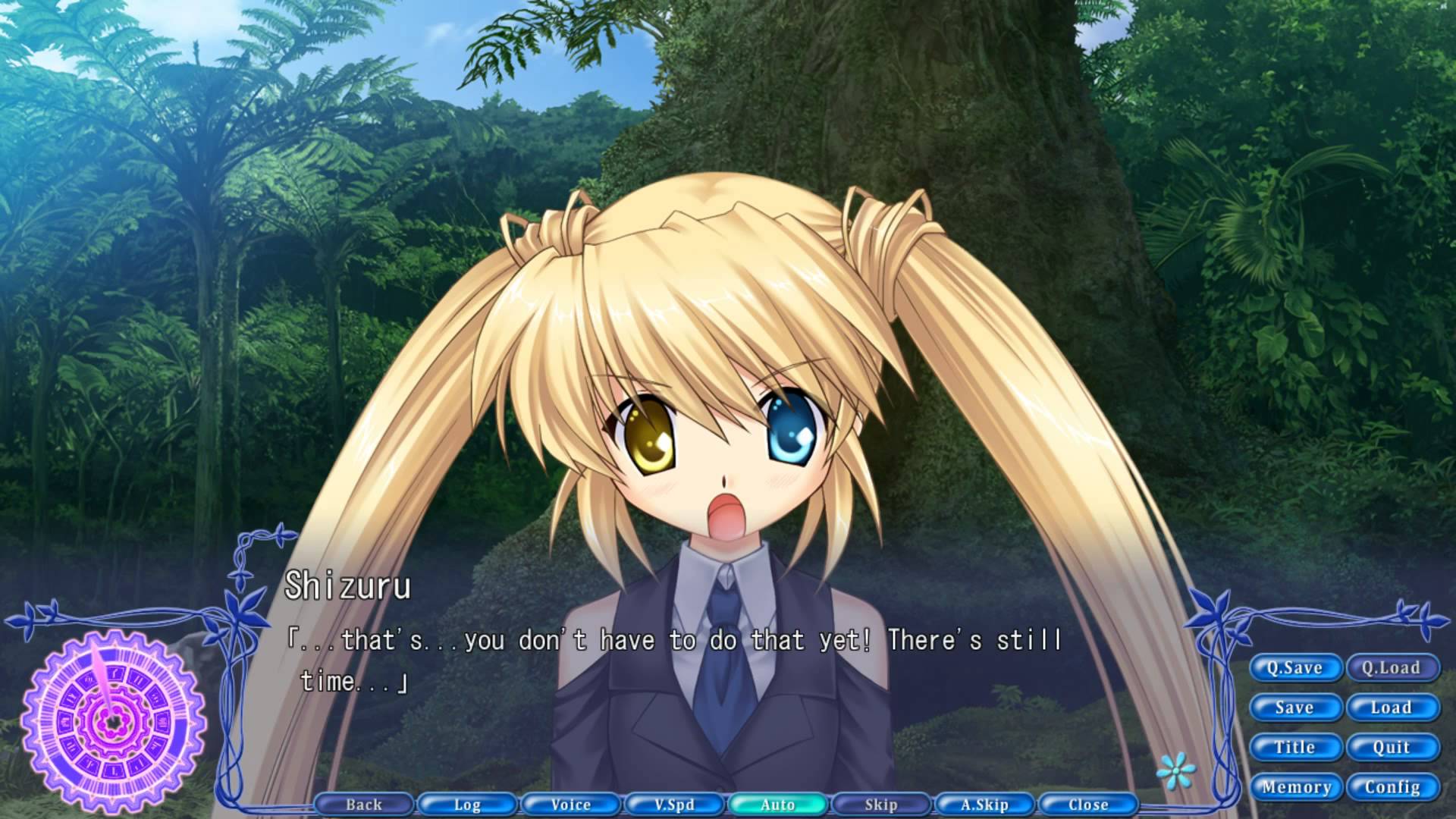1456x819 pixels.
Task: Turn on A.Skip
Action: [984, 805]
